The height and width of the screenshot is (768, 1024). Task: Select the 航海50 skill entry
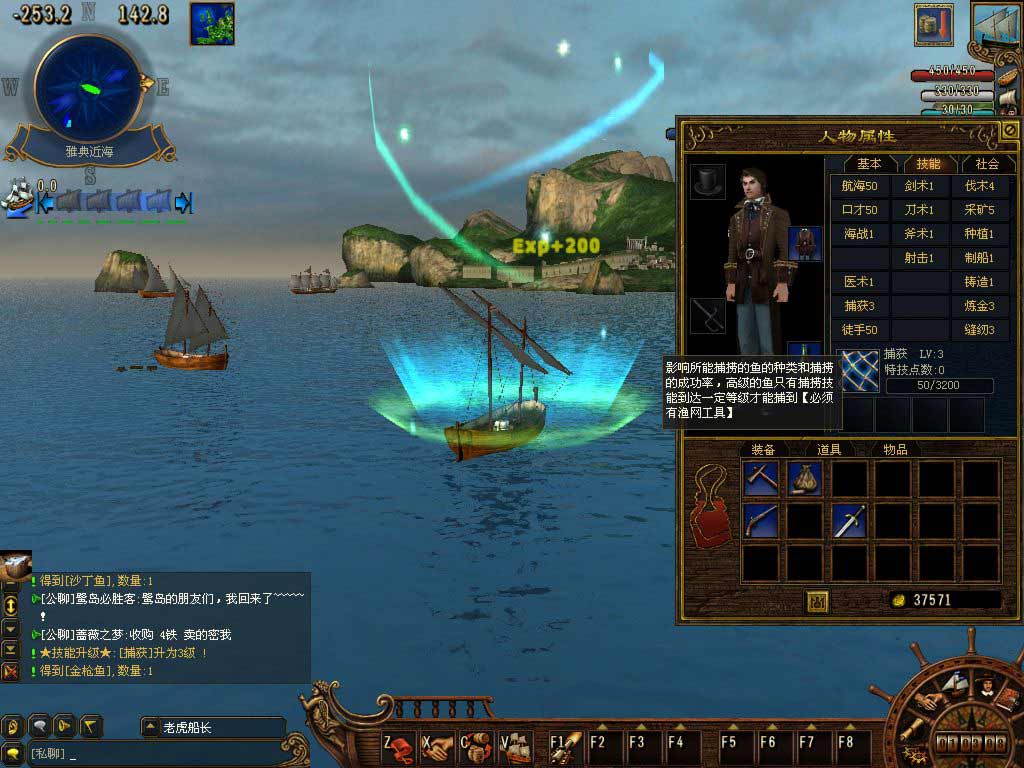[x=859, y=186]
